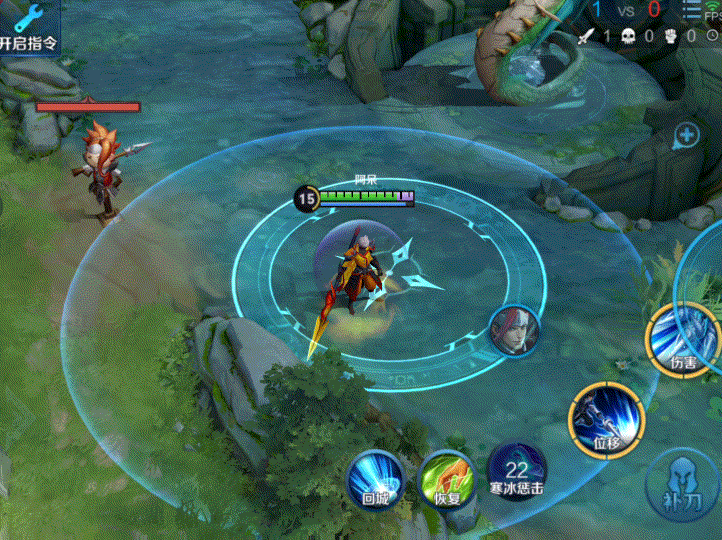Trigger the 回城 recall ability
This screenshot has width=722, height=540.
click(x=376, y=477)
